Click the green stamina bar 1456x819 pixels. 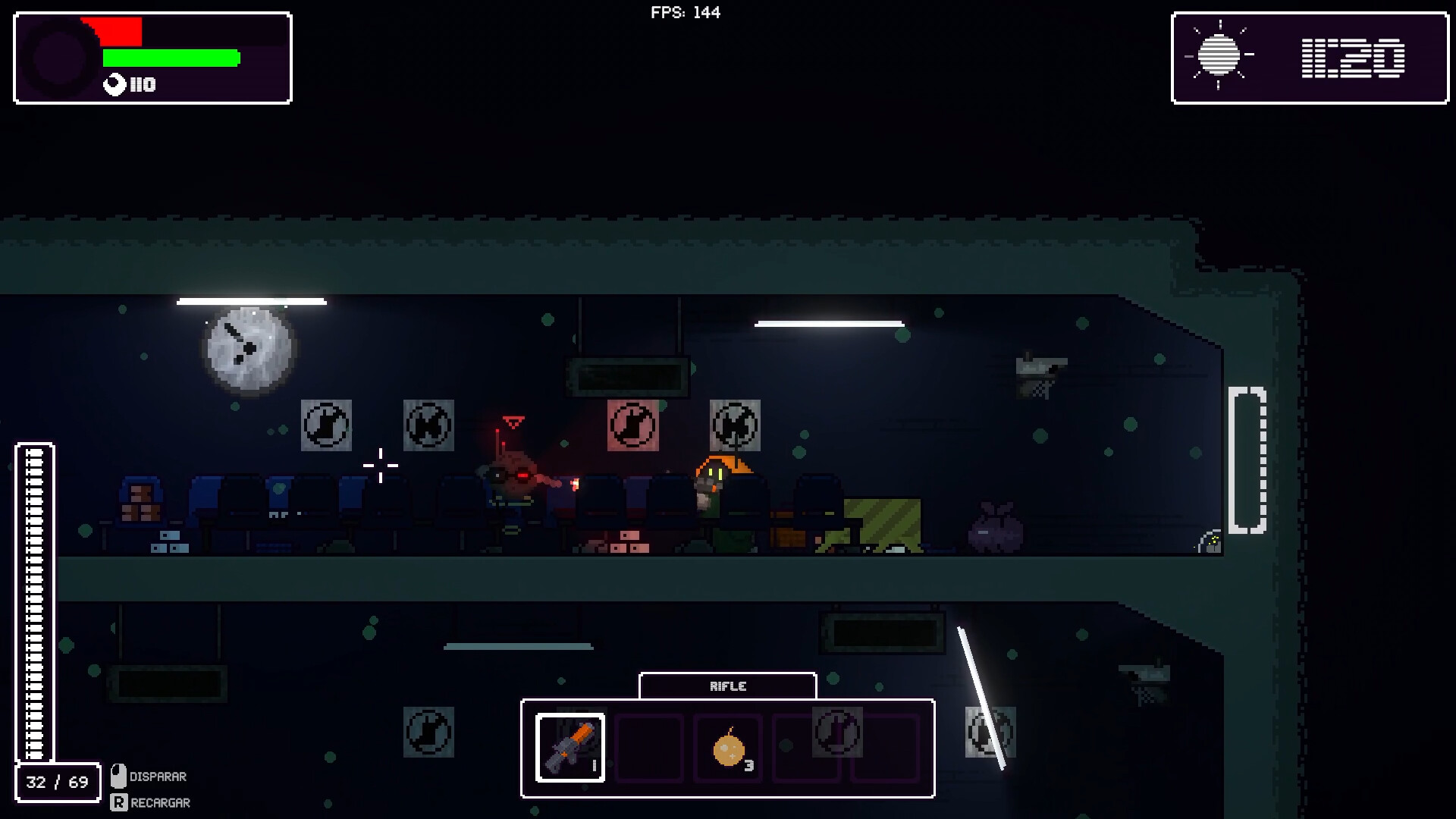(170, 57)
